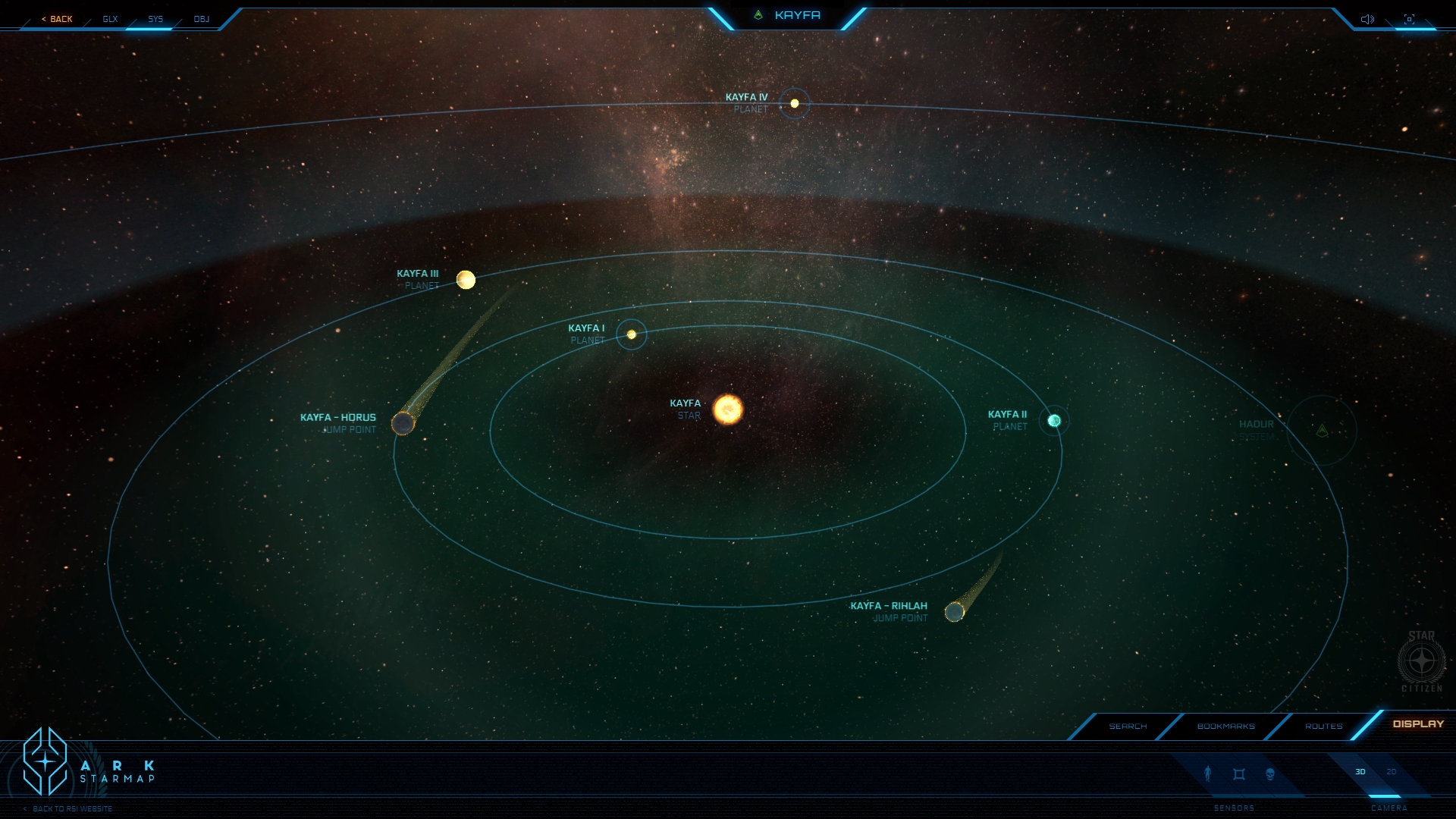Viewport: 1456px width, 819px height.
Task: Choose the Kayfa - Horus jump point marker
Action: pyautogui.click(x=403, y=423)
